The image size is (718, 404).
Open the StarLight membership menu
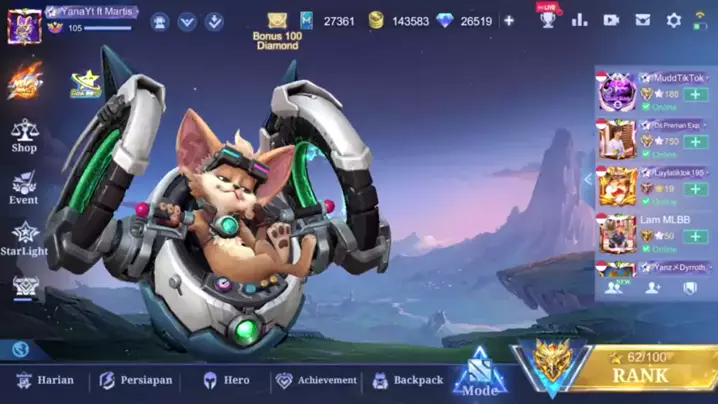point(24,239)
